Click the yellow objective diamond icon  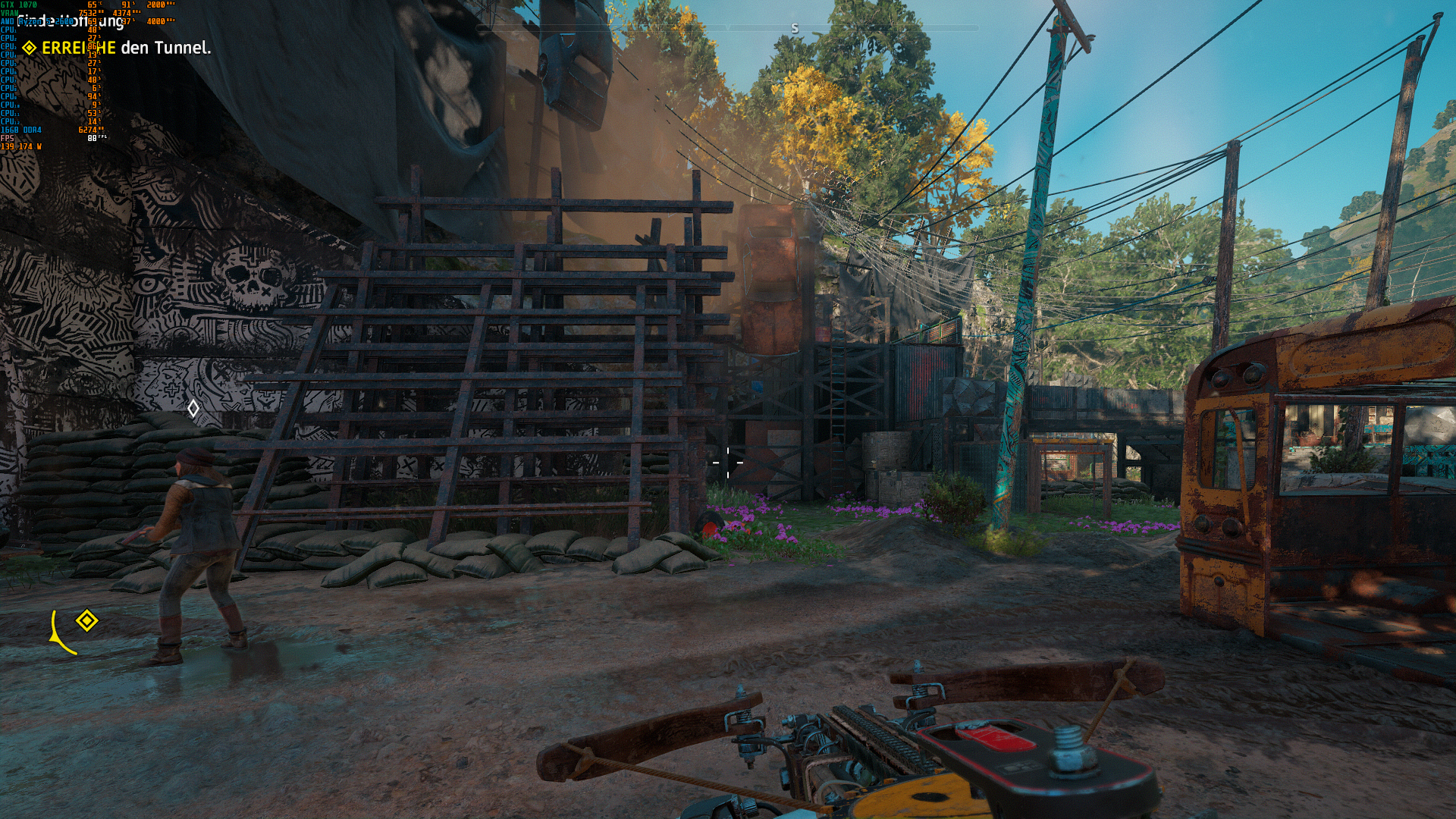[x=30, y=46]
